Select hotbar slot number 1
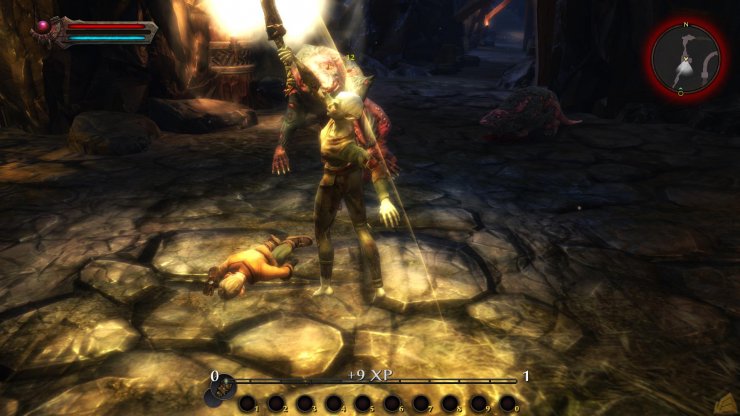The height and width of the screenshot is (416, 740). [x=247, y=403]
